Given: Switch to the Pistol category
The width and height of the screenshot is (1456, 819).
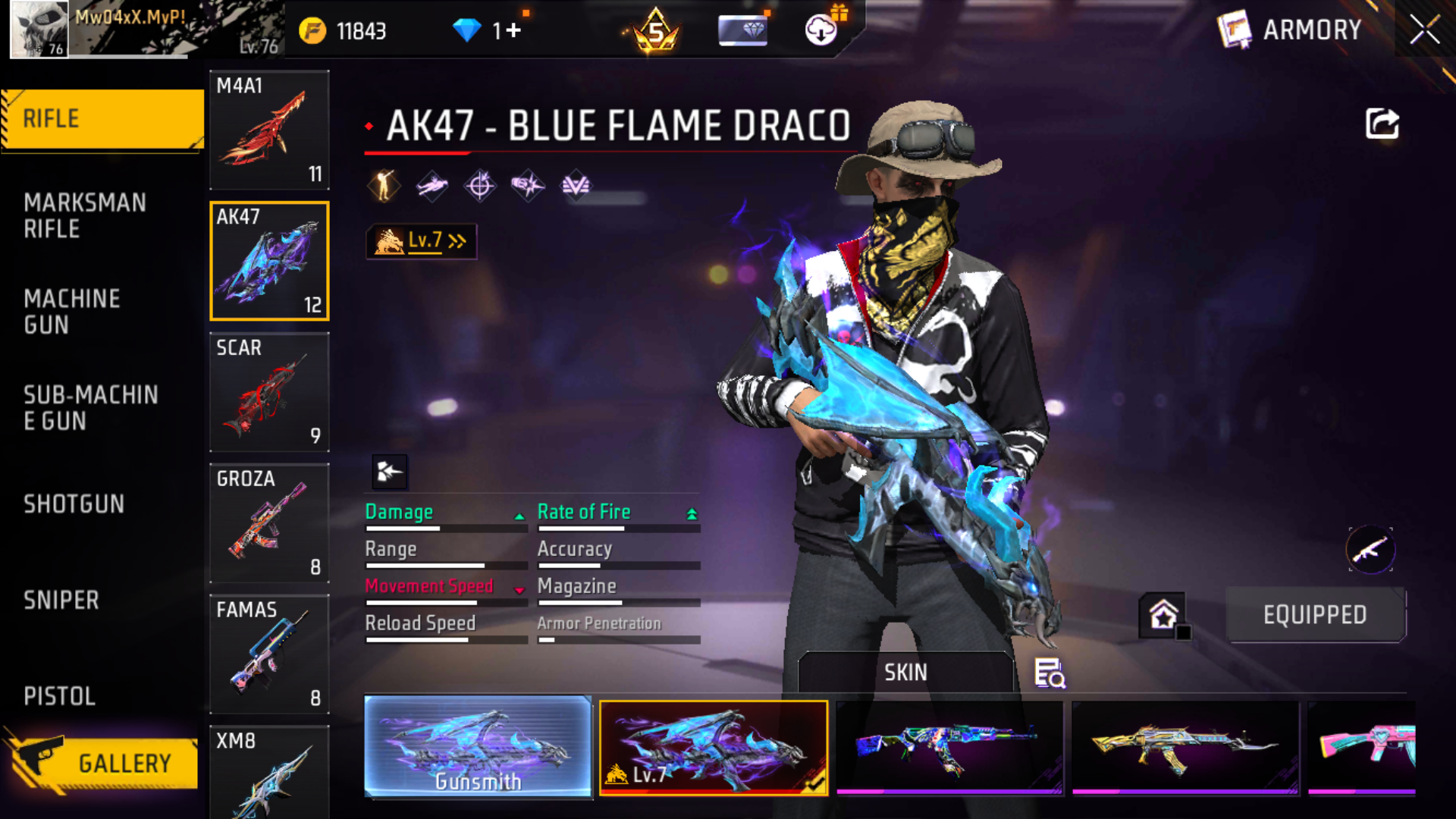Looking at the screenshot, I should (x=59, y=696).
